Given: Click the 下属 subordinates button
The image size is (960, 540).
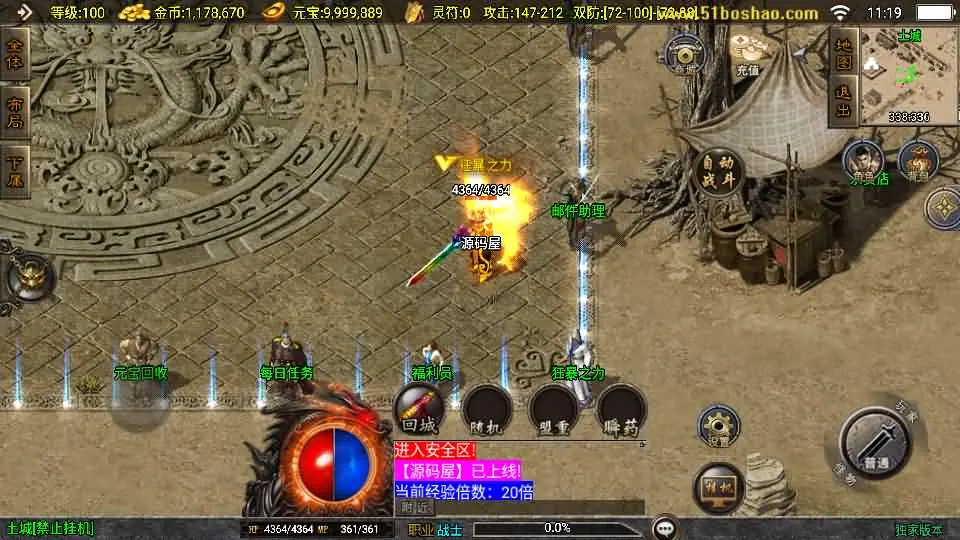Looking at the screenshot, I should tap(15, 170).
